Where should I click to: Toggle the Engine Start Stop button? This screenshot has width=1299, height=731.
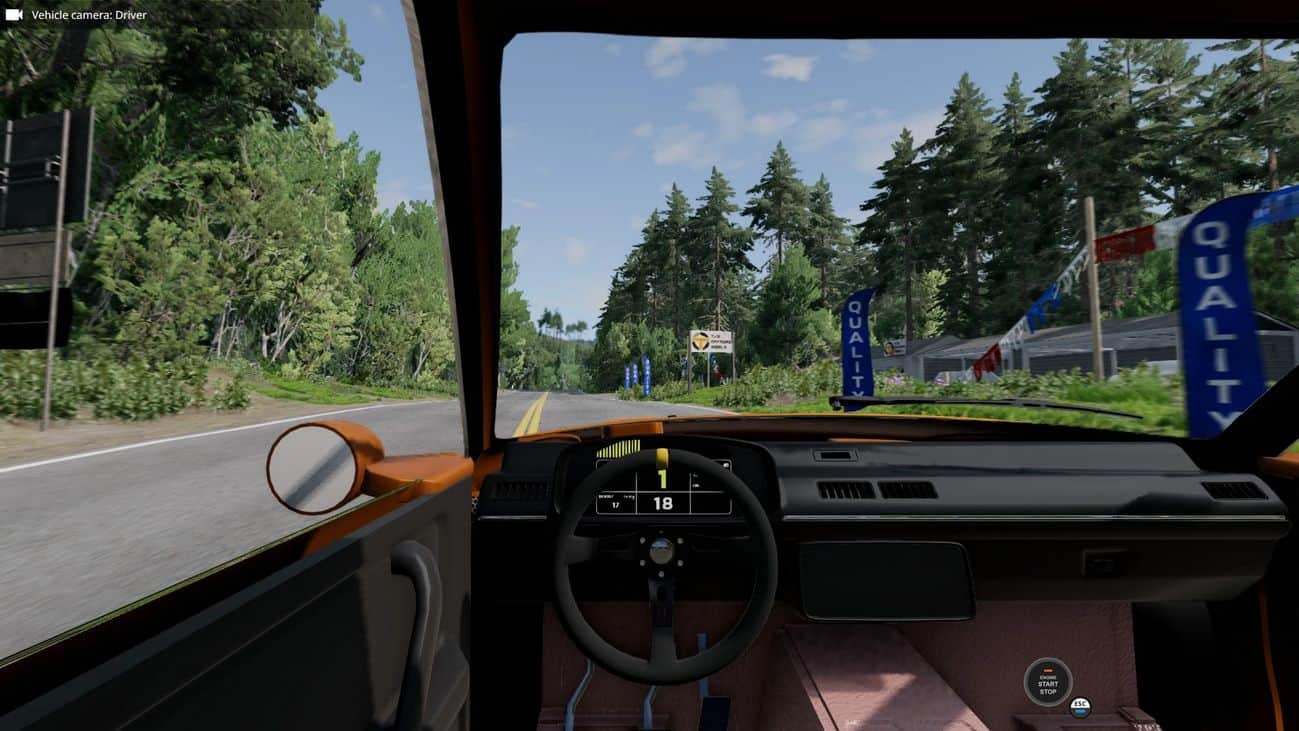pyautogui.click(x=1047, y=682)
